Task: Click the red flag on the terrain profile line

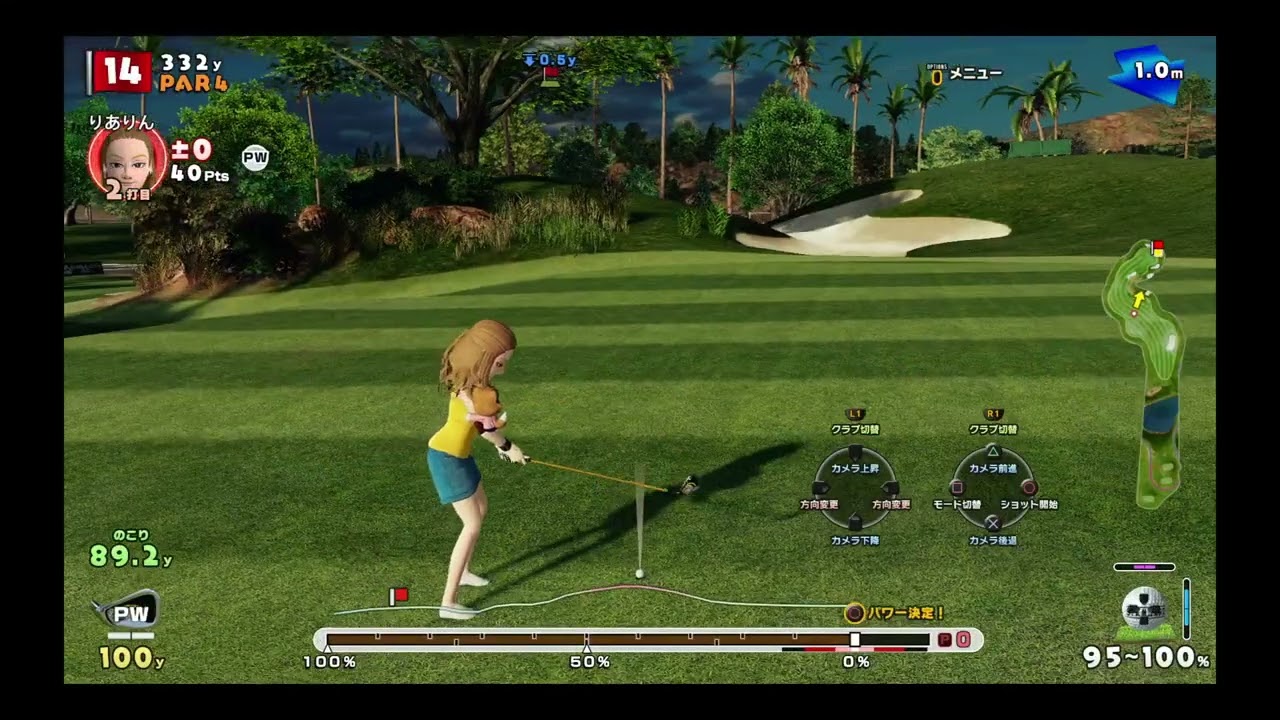Action: point(398,596)
